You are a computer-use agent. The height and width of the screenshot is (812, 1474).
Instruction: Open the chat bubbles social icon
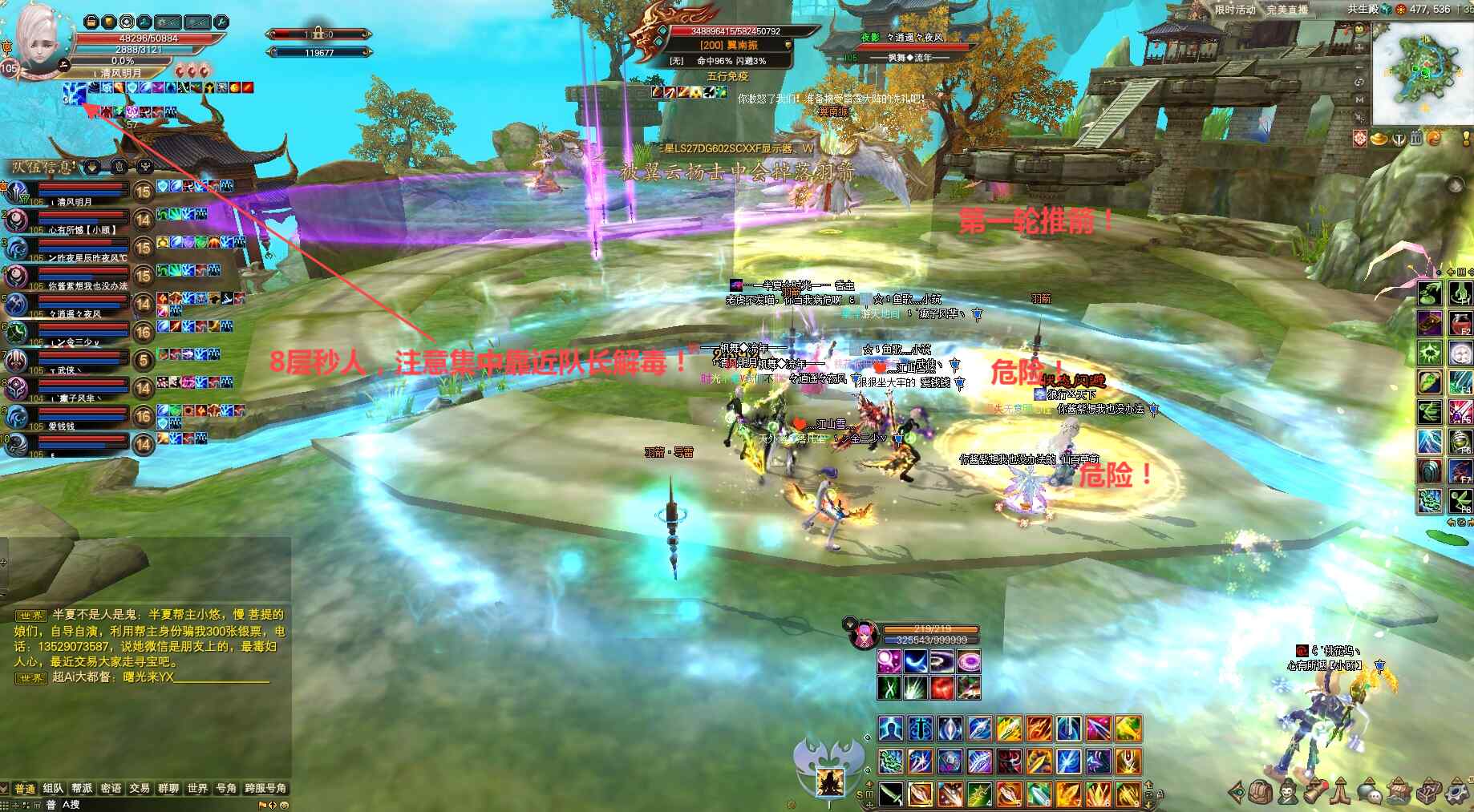(1370, 792)
